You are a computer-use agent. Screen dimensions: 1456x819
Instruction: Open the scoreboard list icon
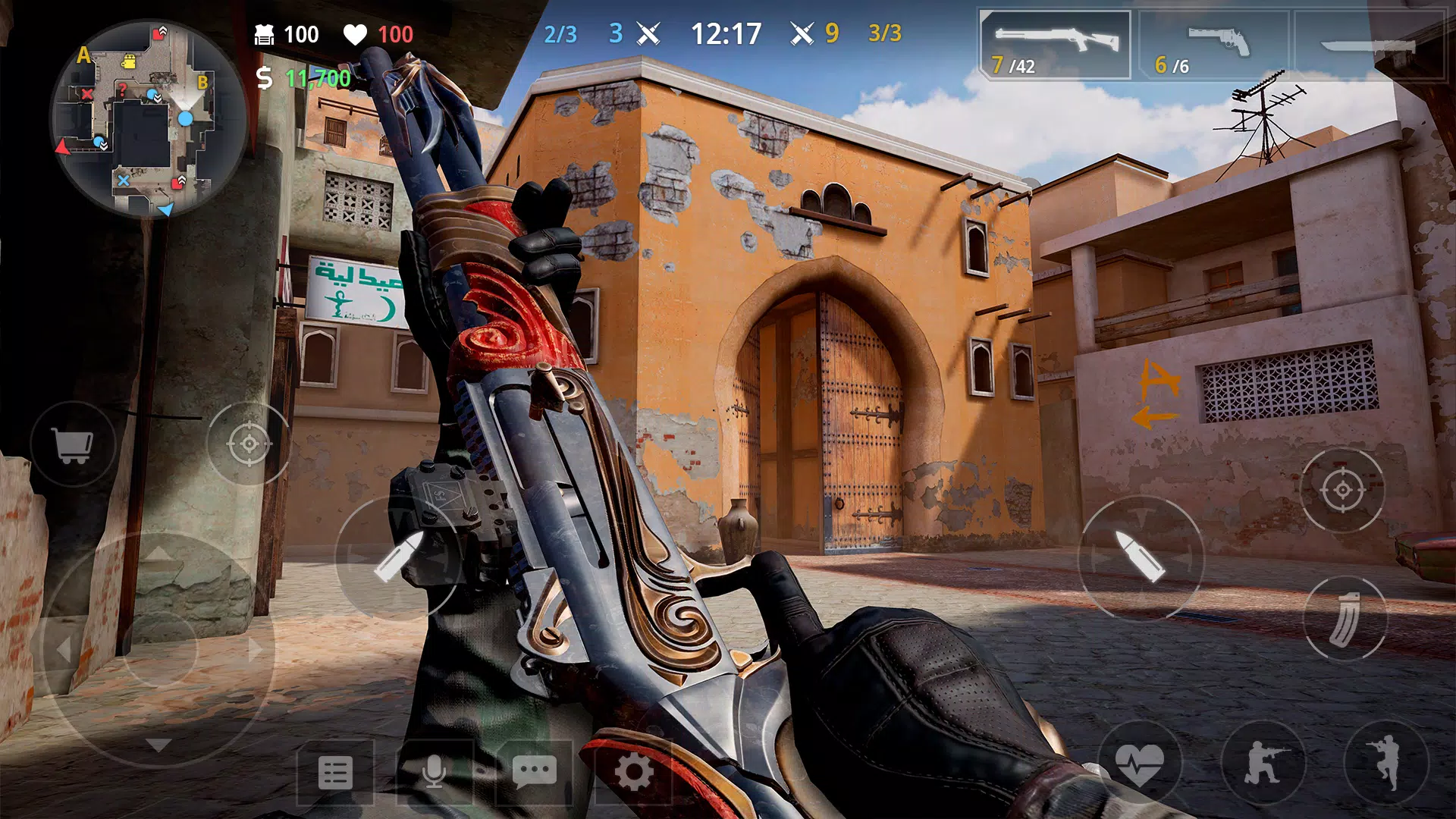point(336,772)
